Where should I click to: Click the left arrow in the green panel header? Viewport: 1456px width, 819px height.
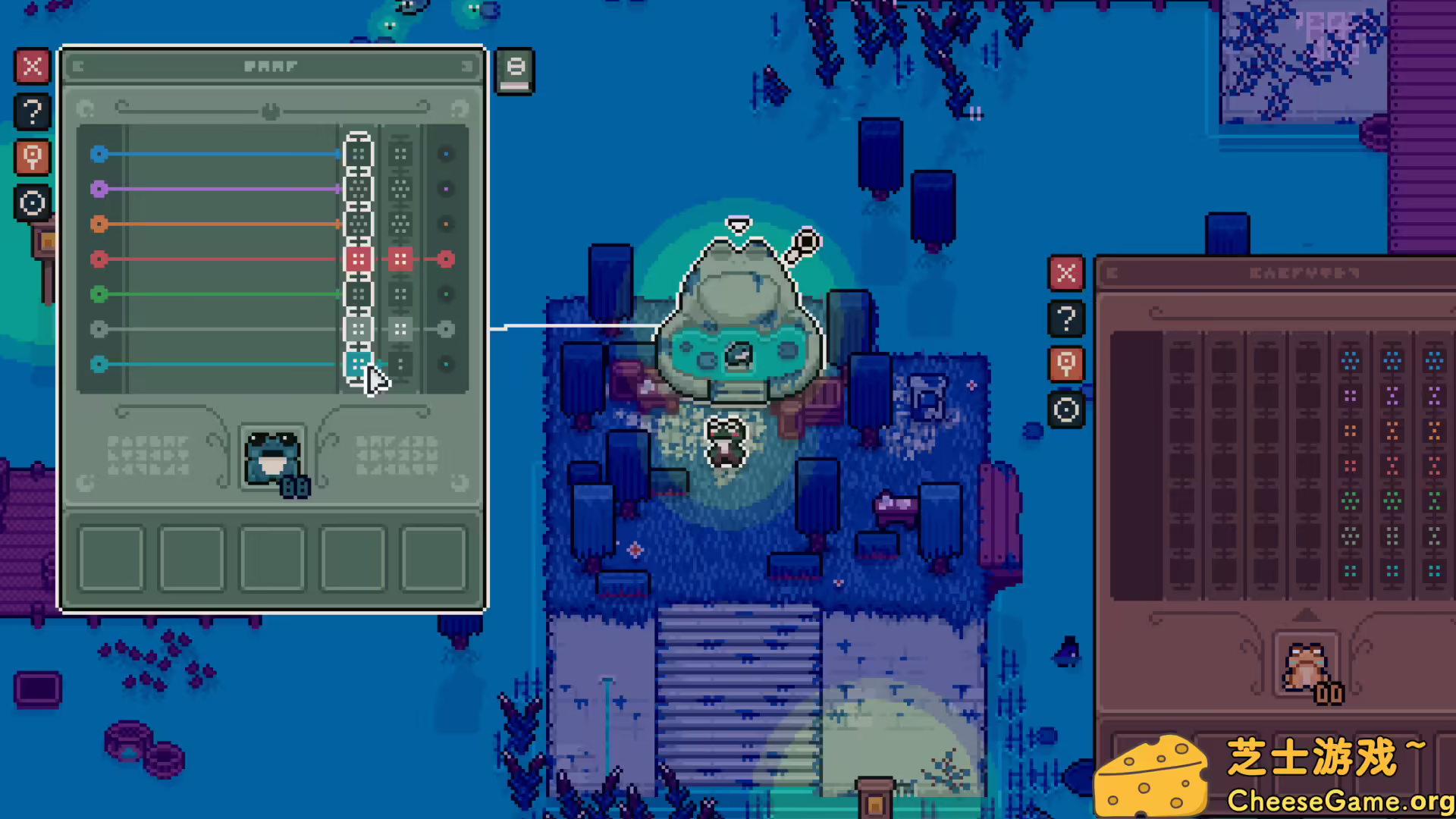(x=78, y=67)
